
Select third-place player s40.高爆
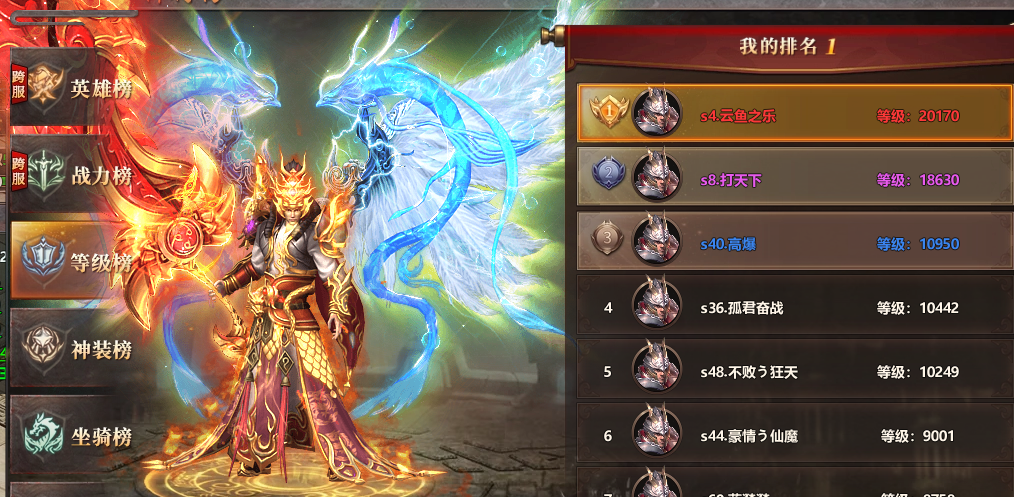(795, 244)
